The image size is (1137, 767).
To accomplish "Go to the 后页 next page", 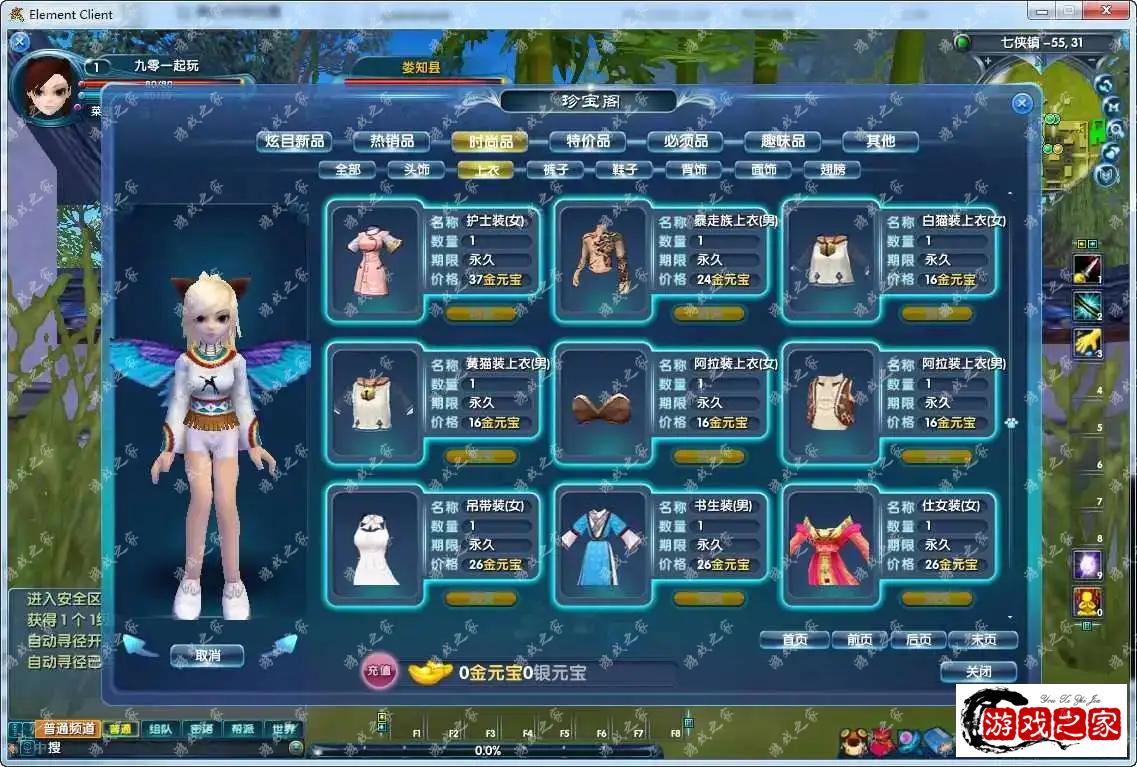I will (918, 640).
